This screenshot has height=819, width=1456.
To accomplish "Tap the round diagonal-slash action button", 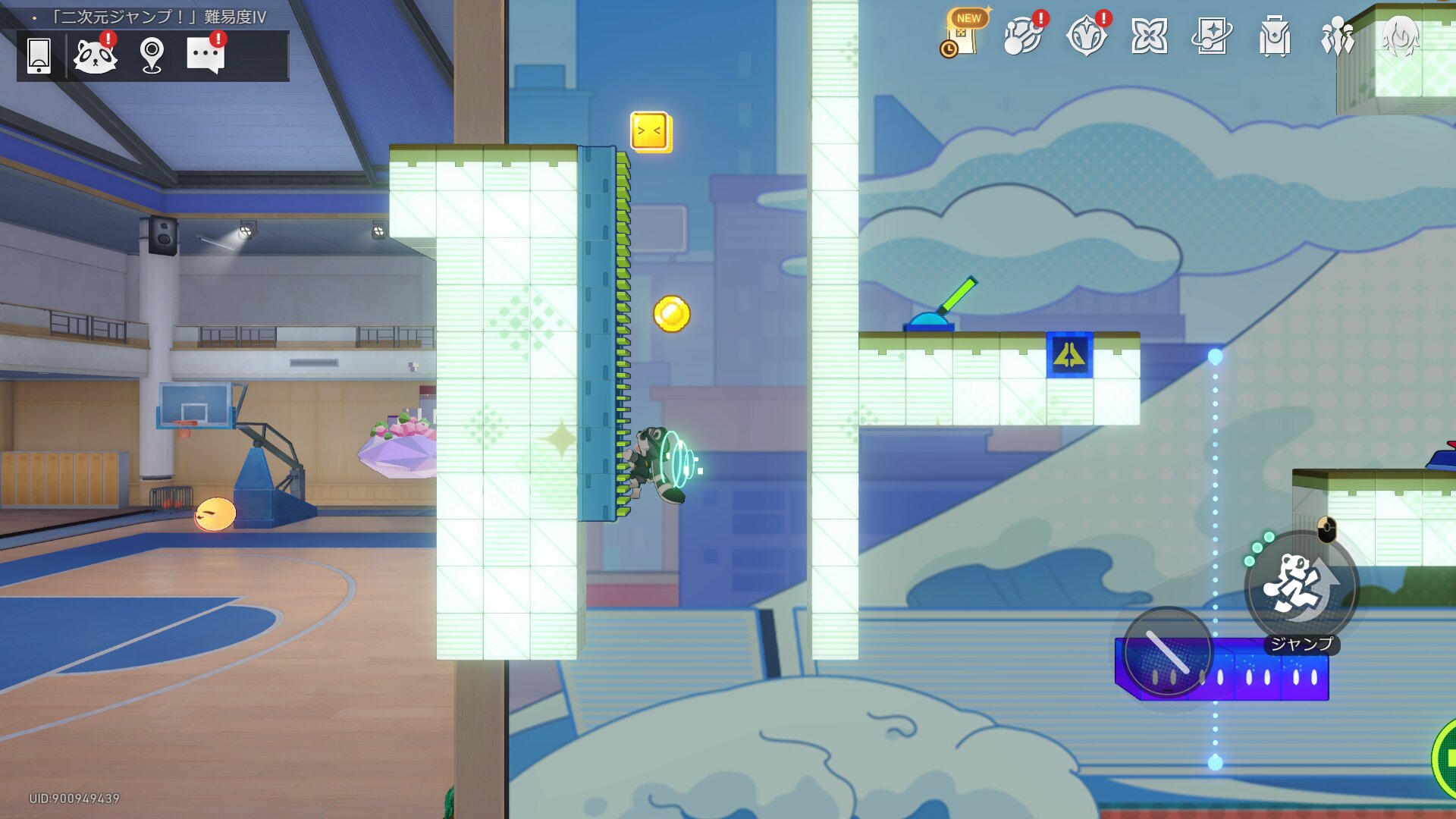I will pos(1167,651).
